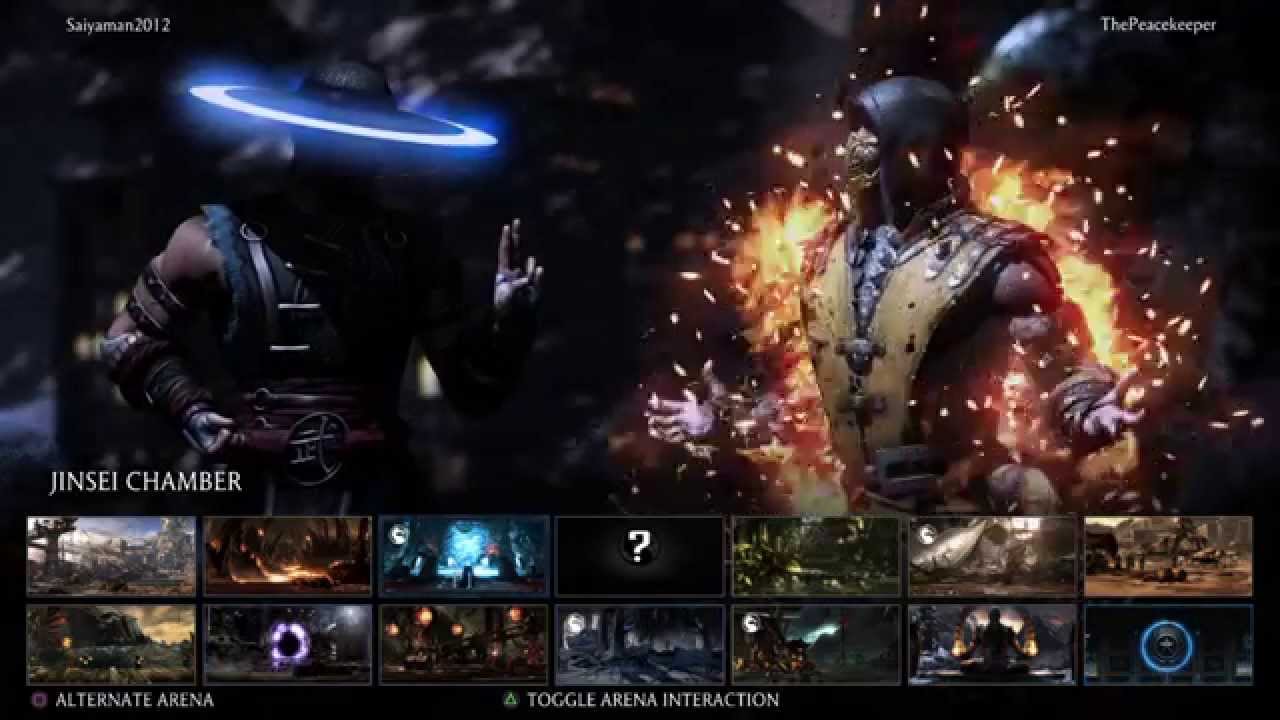Click the JINSEI CHAMBER stage name label
The image size is (1280, 720).
146,484
